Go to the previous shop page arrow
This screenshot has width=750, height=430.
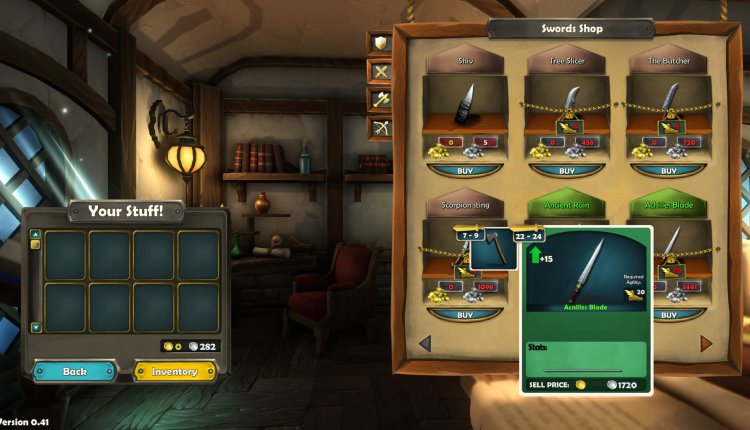tap(424, 343)
